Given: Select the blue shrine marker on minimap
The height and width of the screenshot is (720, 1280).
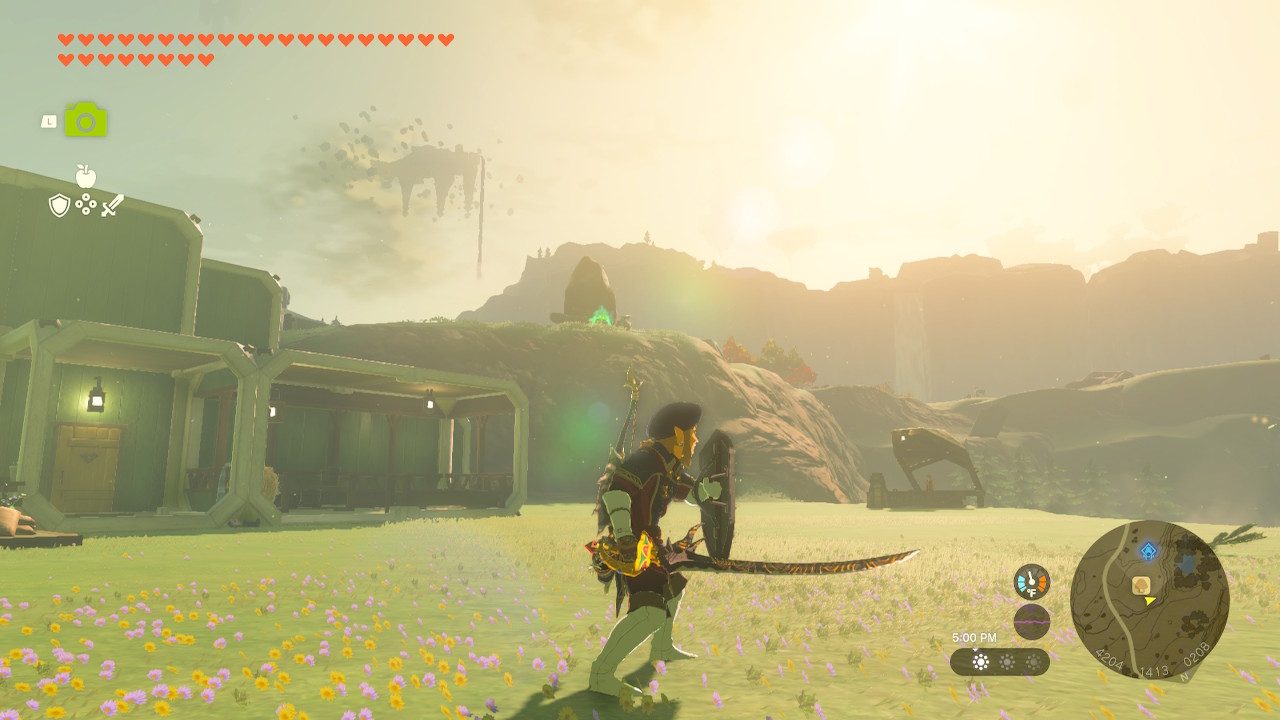Looking at the screenshot, I should click(1149, 551).
